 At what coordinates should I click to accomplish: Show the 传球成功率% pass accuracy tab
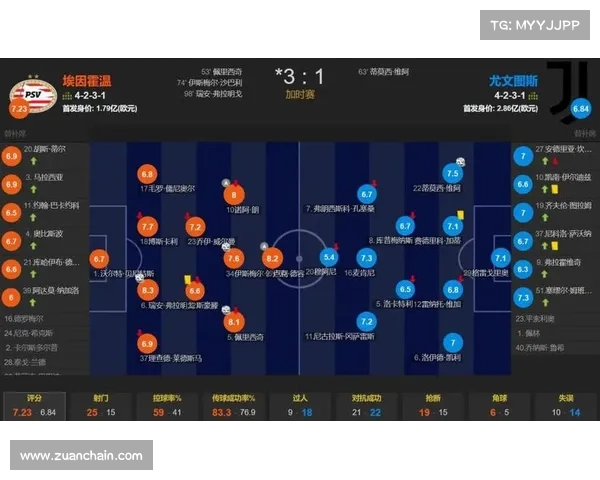pyautogui.click(x=233, y=405)
